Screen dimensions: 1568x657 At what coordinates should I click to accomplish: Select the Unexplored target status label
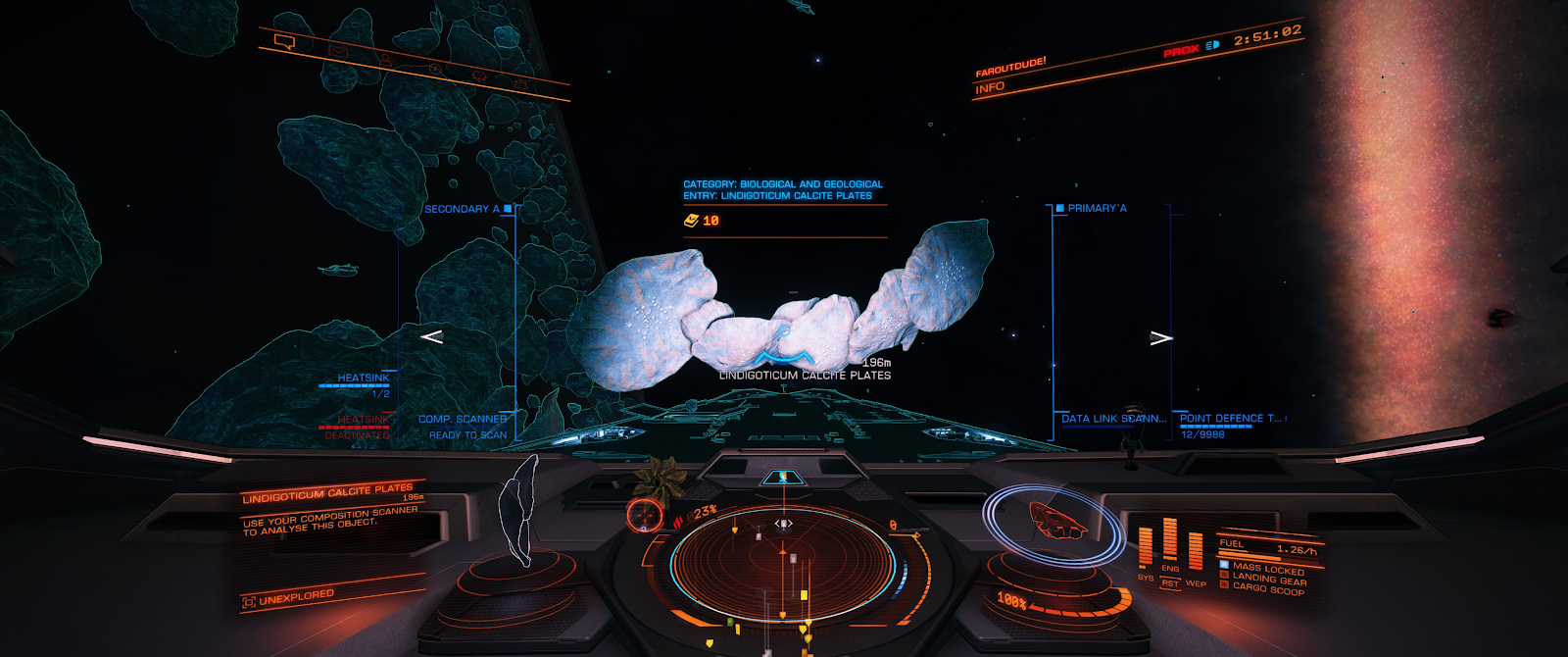click(x=296, y=596)
